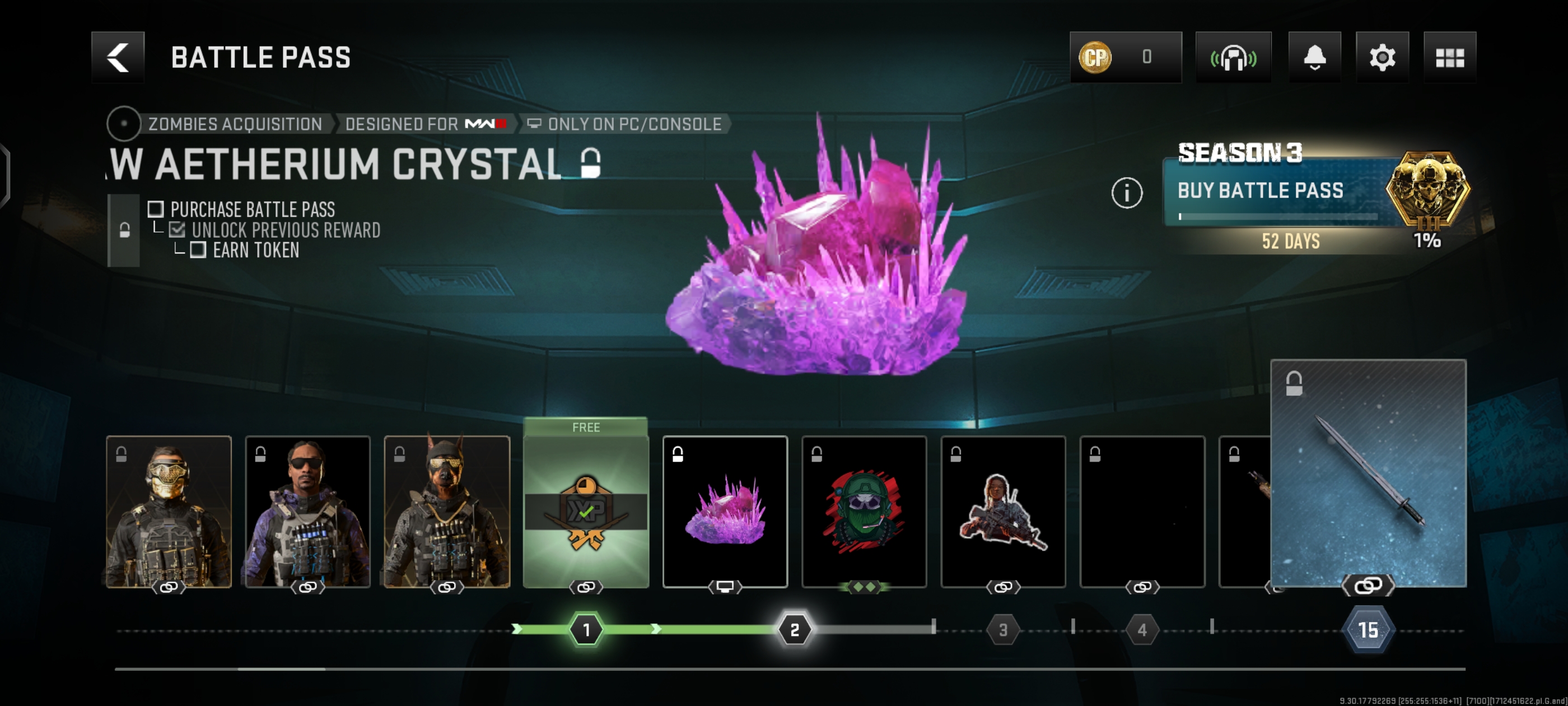Open notifications with the bell icon

coord(1314,57)
